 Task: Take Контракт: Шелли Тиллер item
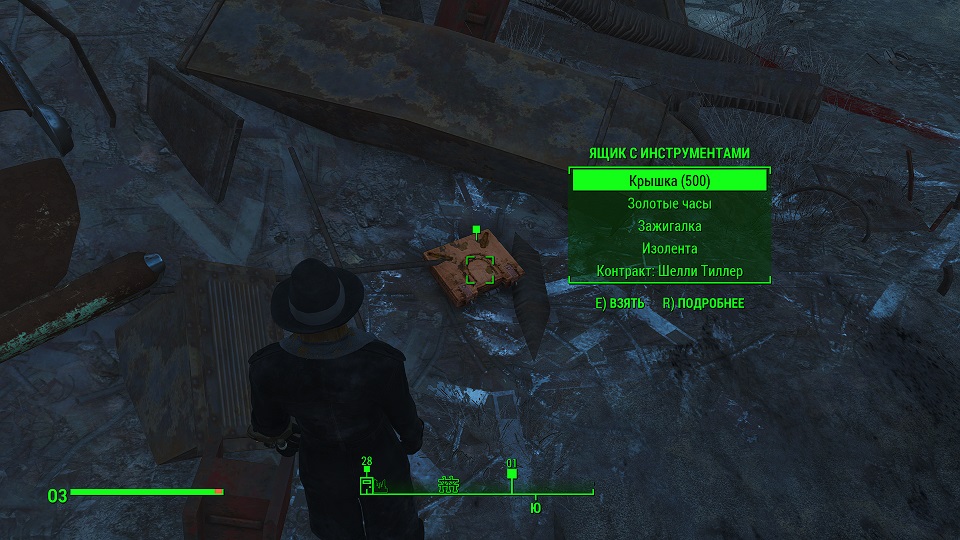(669, 271)
